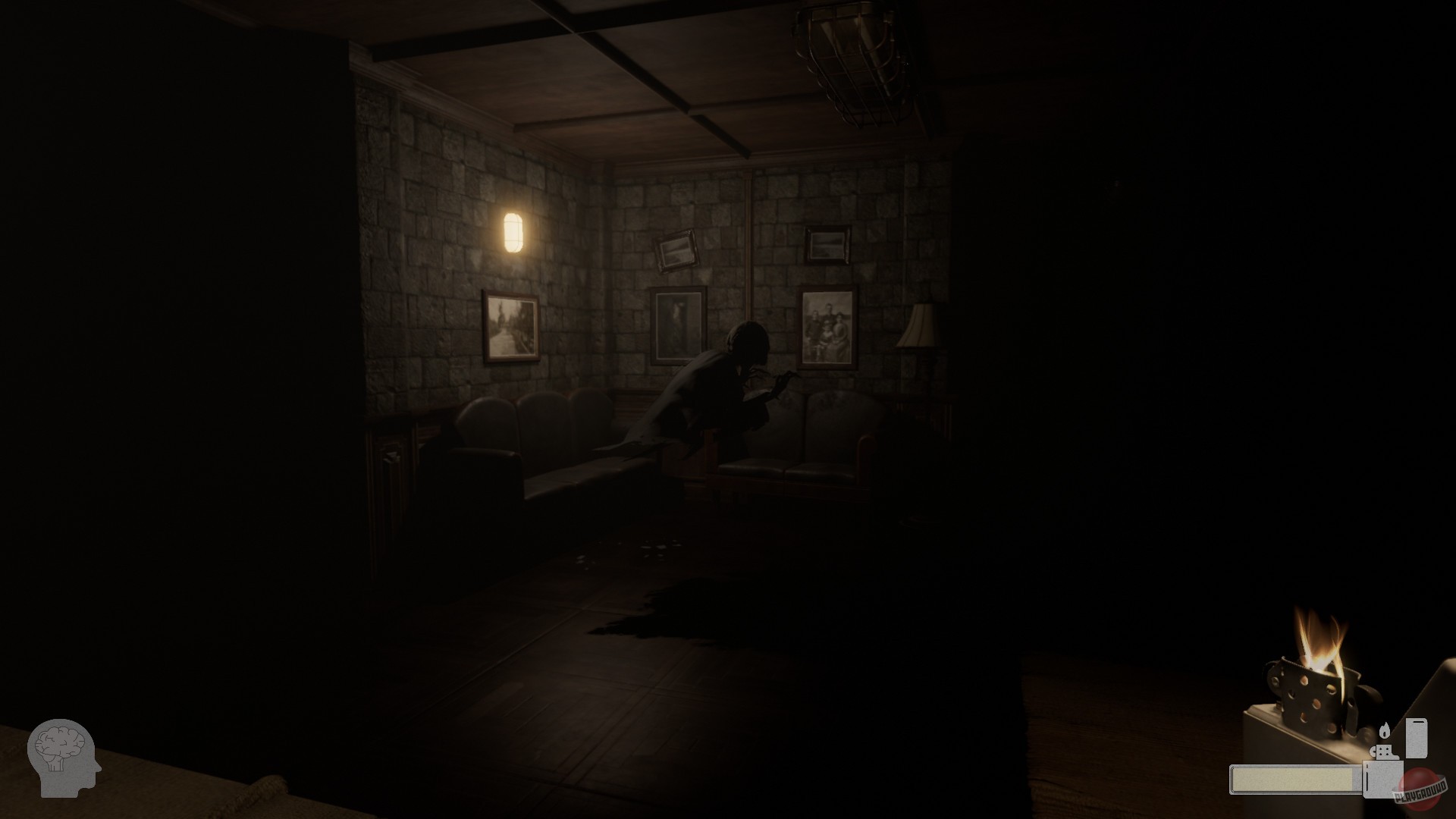
Task: Inspect the tilted crooked picture frame
Action: tap(676, 249)
